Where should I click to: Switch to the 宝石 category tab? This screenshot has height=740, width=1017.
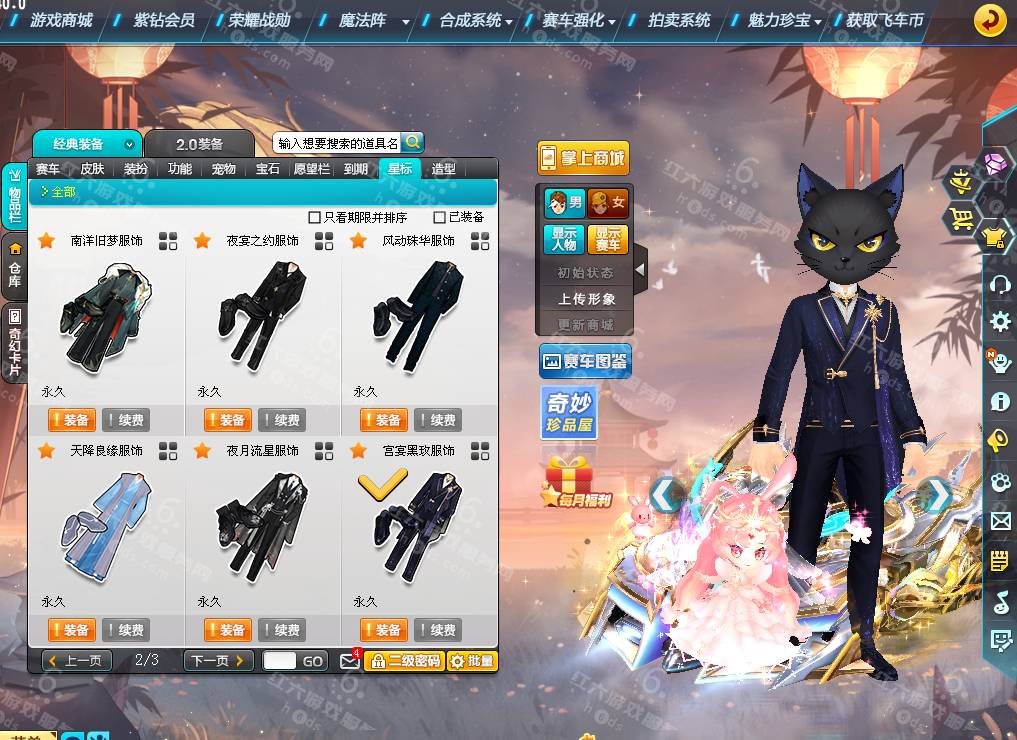(x=268, y=169)
